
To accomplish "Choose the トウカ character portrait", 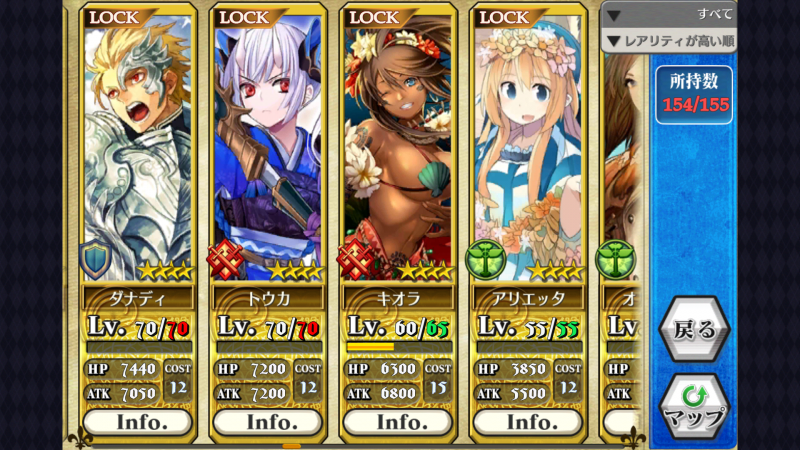I will coord(267,150).
